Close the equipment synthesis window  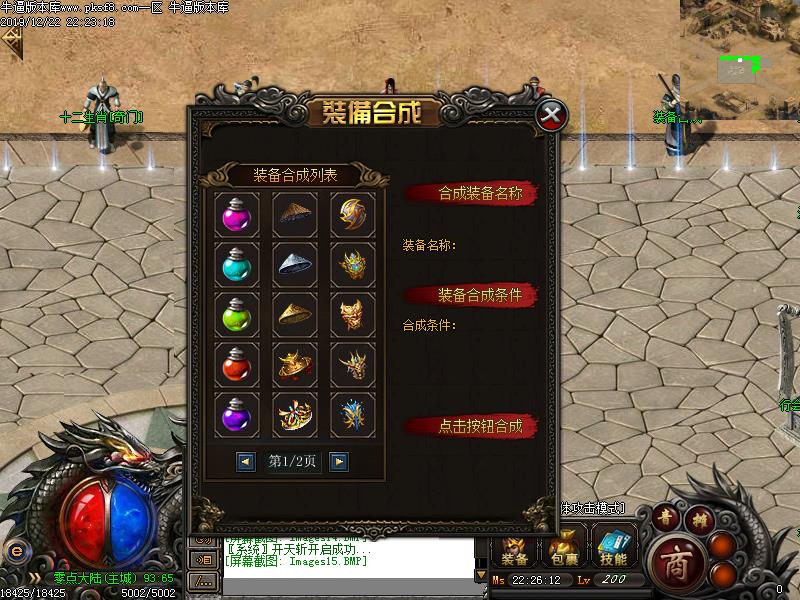click(x=550, y=115)
